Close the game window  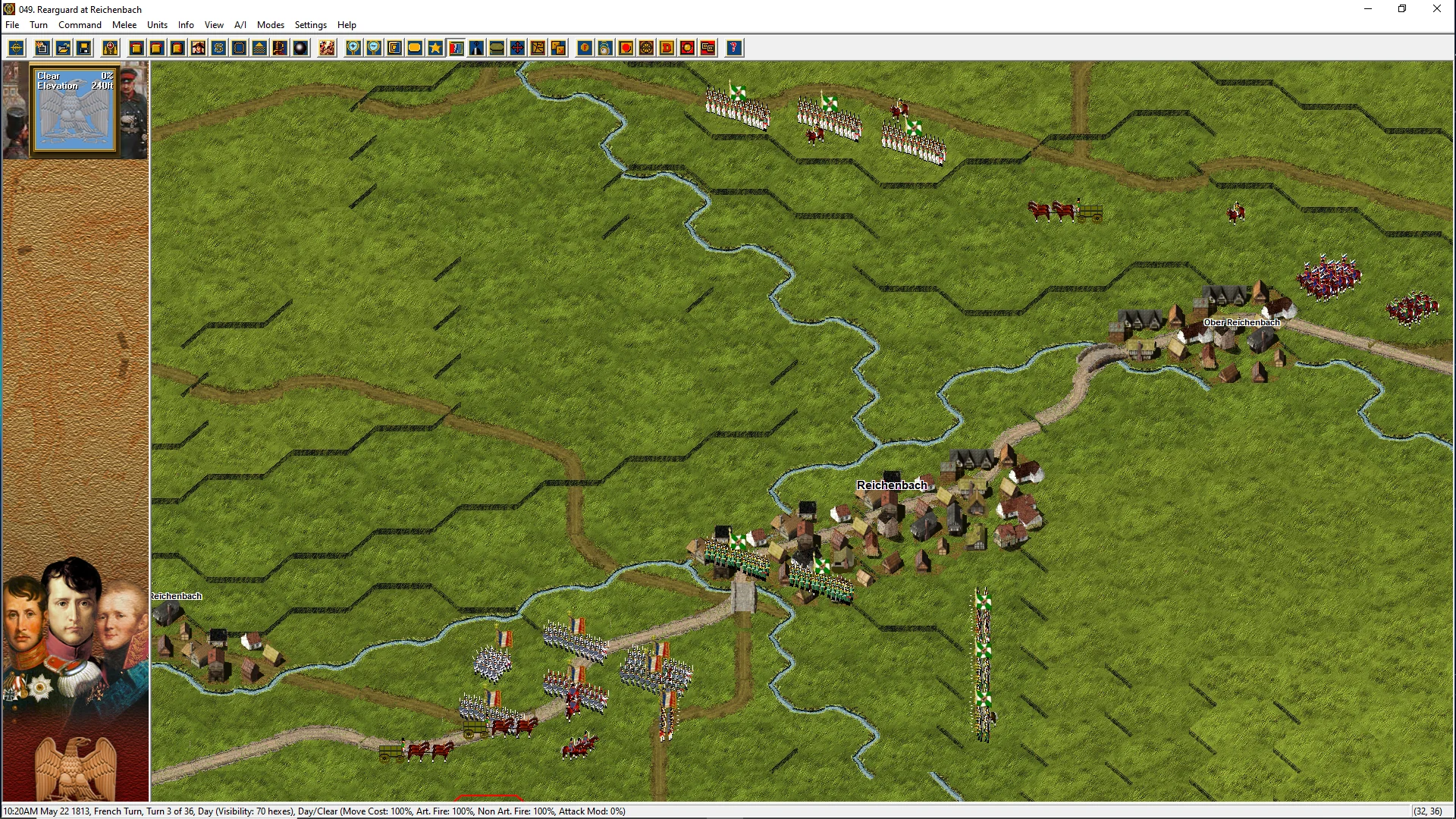(1436, 9)
